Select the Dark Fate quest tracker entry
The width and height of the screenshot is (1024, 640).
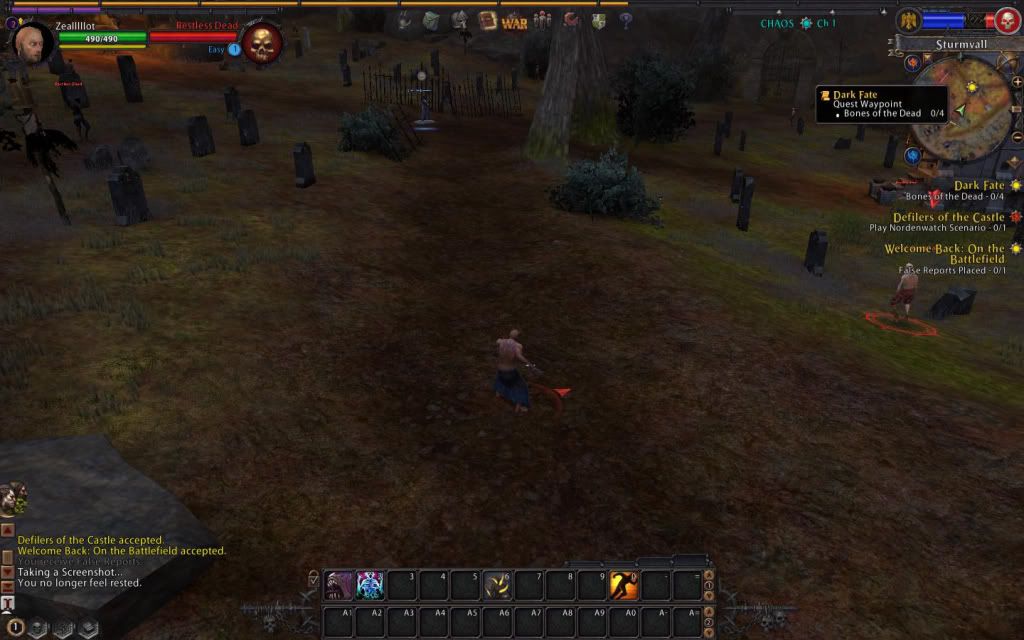click(978, 186)
